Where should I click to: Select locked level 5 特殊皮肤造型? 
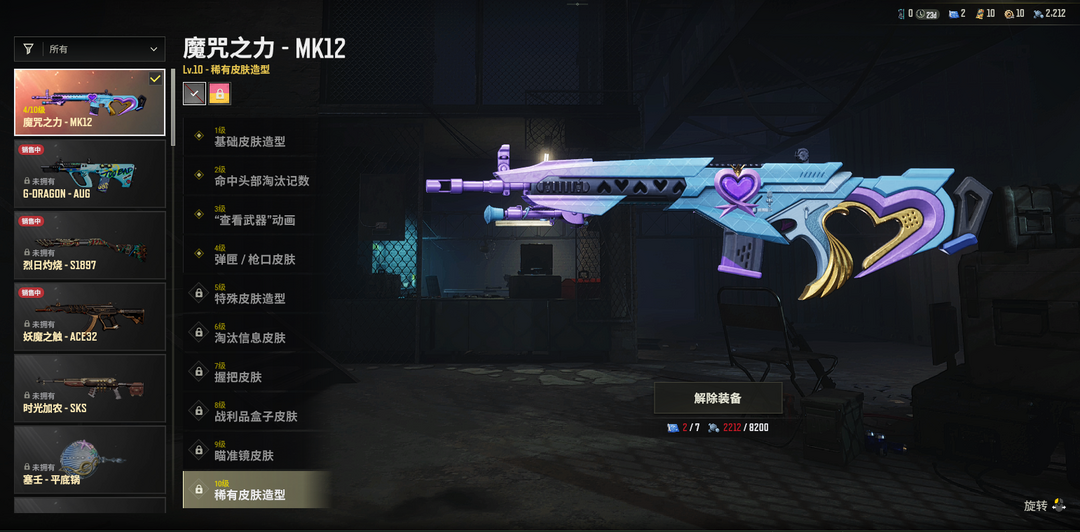coord(256,293)
